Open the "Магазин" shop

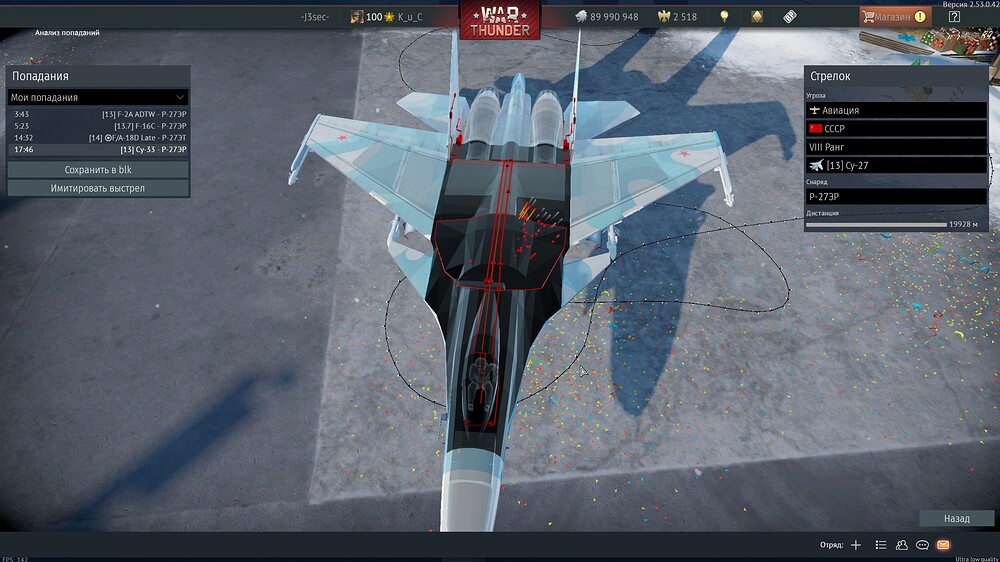pyautogui.click(x=894, y=16)
